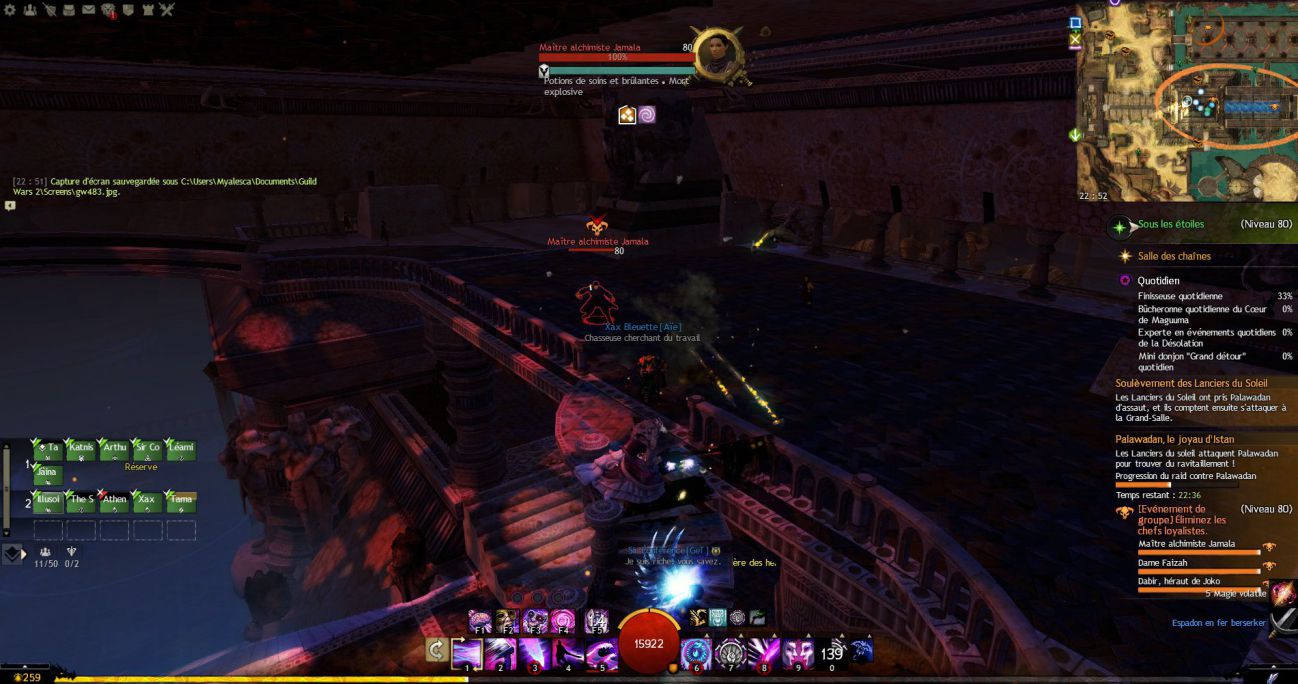Click the minimap

coord(1187,101)
